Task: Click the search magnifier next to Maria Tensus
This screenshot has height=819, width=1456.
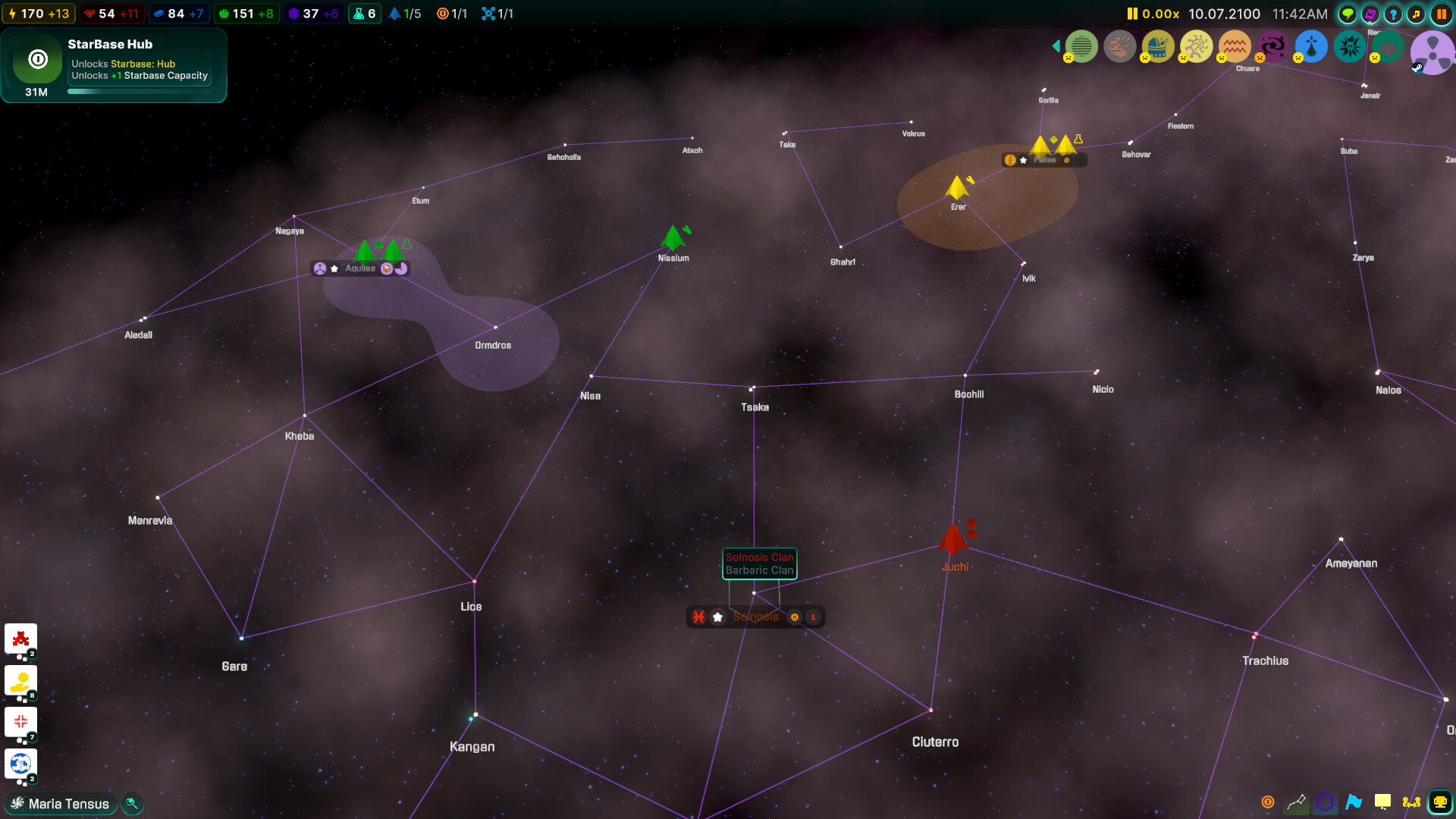Action: [132, 803]
